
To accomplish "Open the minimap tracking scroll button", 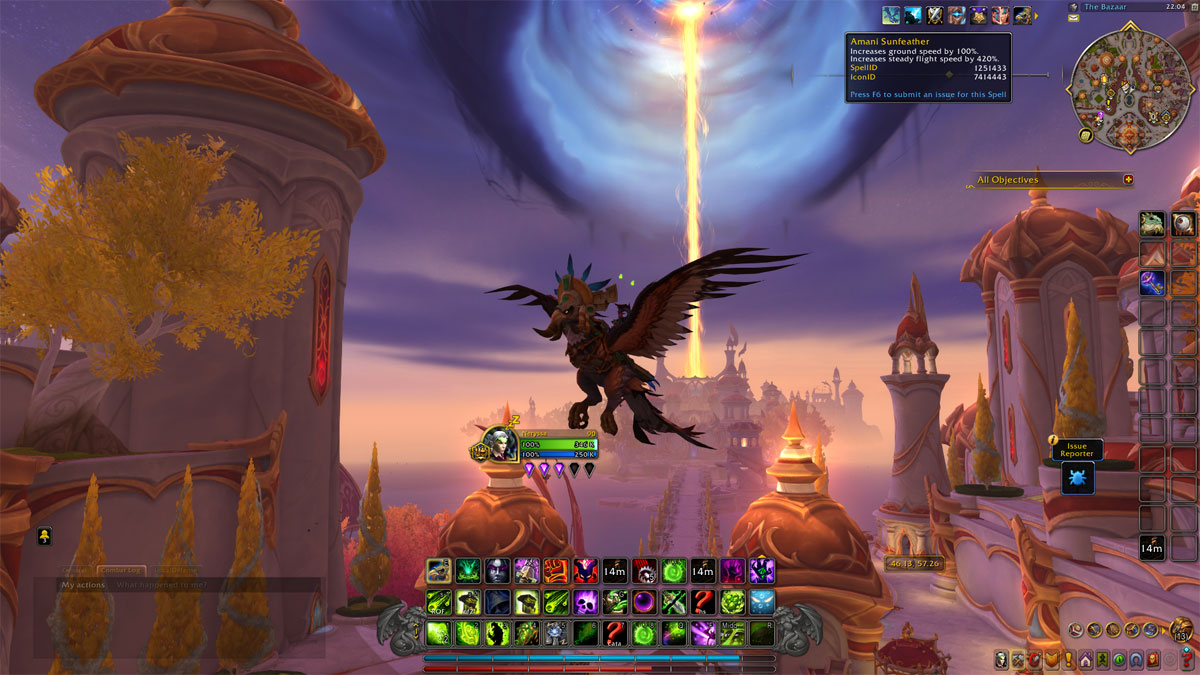I will pyautogui.click(x=1085, y=135).
